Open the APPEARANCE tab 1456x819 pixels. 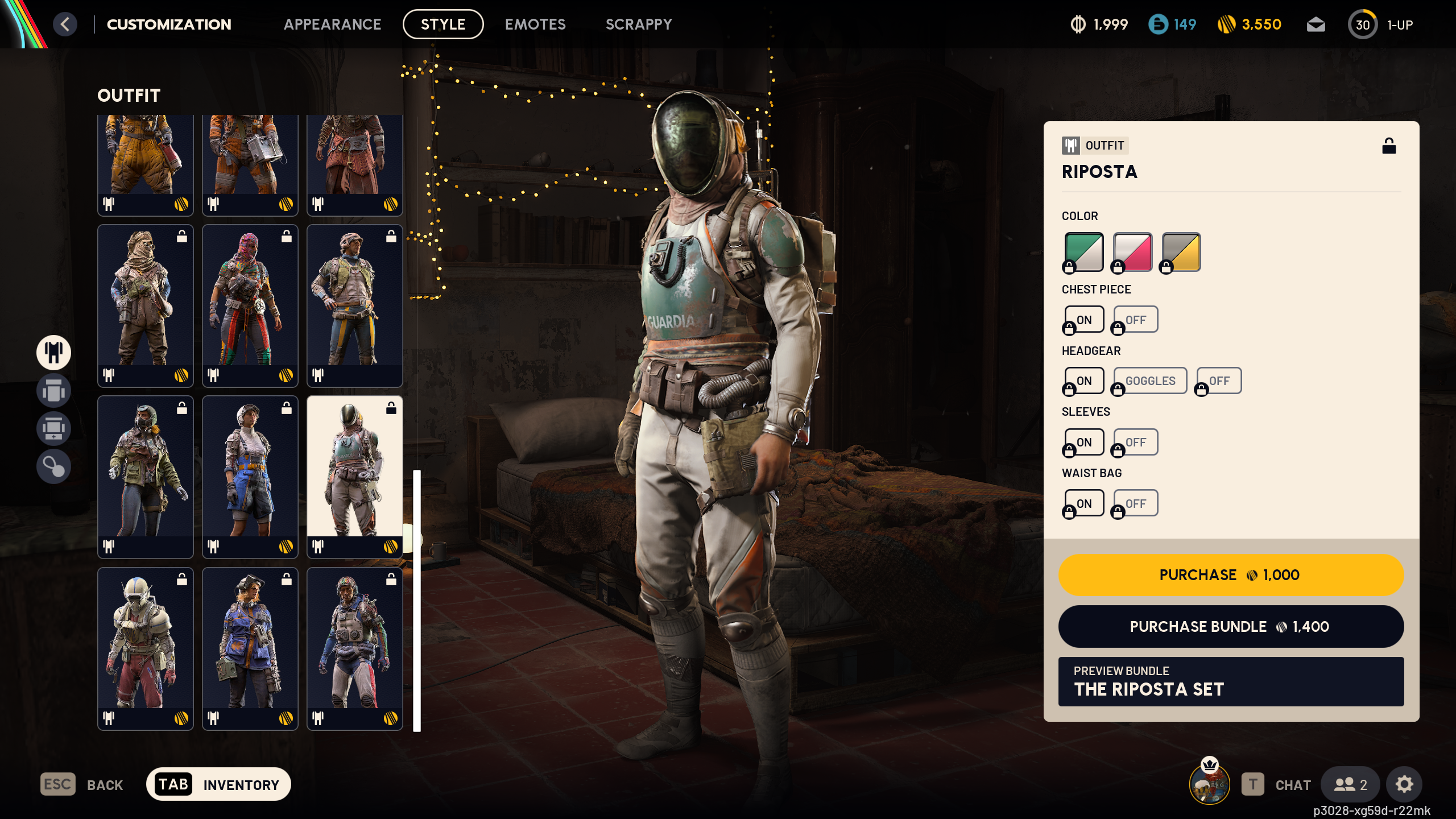point(333,24)
